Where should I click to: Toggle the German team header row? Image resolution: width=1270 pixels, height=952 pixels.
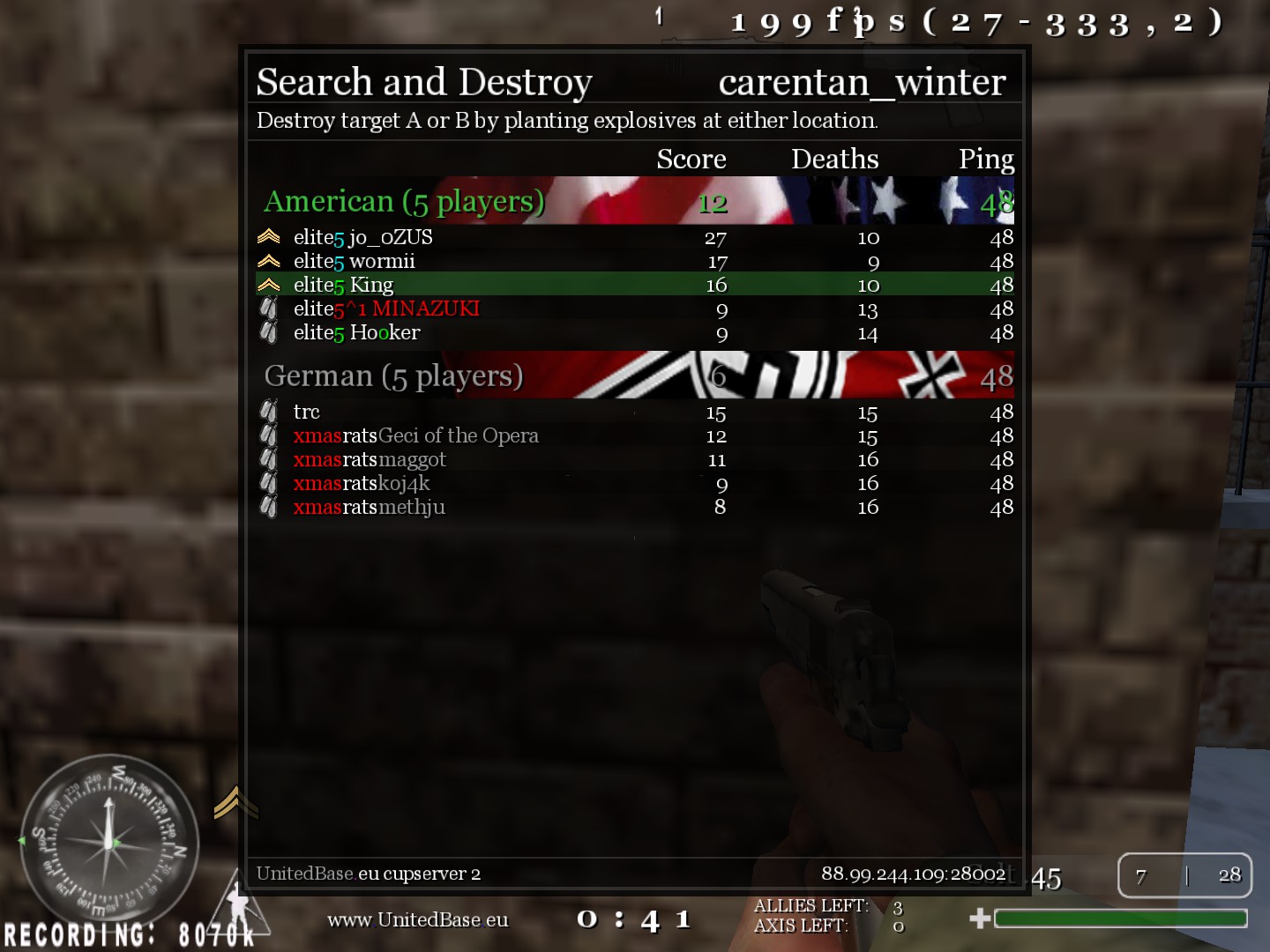[x=635, y=376]
